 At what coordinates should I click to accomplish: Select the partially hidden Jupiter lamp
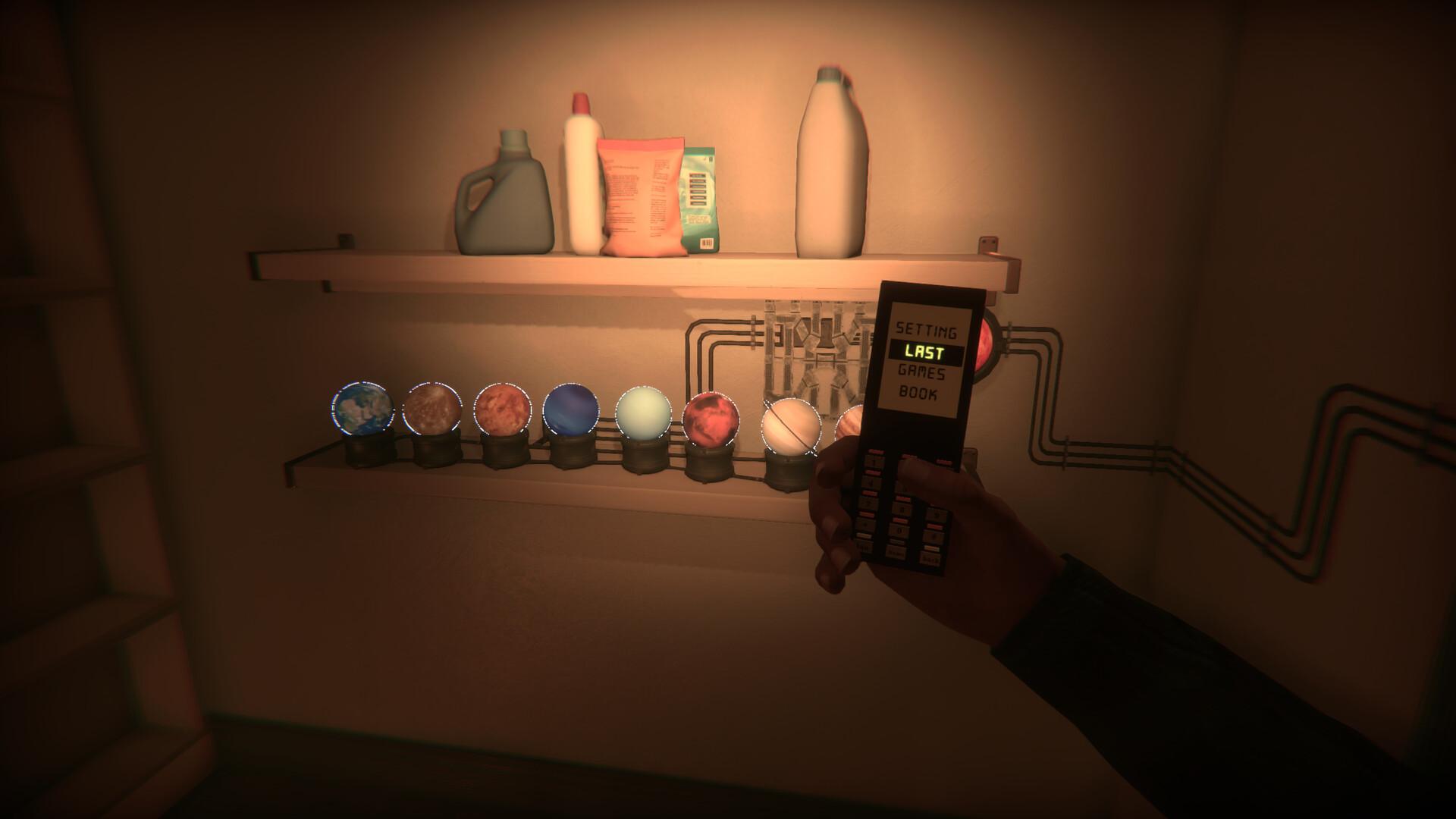pyautogui.click(x=851, y=421)
